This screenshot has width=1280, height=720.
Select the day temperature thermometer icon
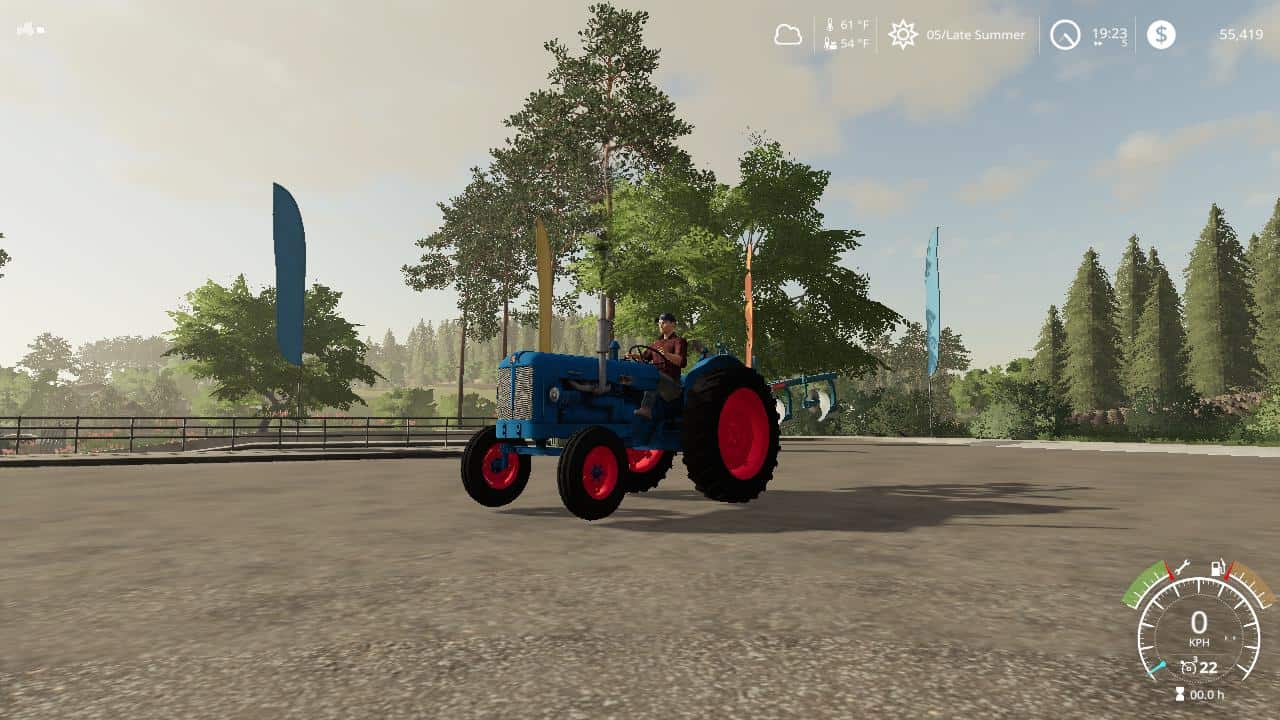pyautogui.click(x=831, y=23)
